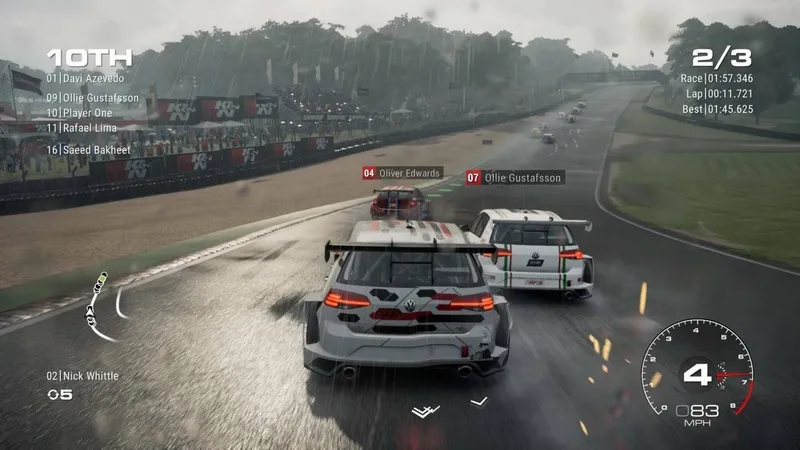Choose the Player One standings row
800x450 pixels.
[x=80, y=113]
